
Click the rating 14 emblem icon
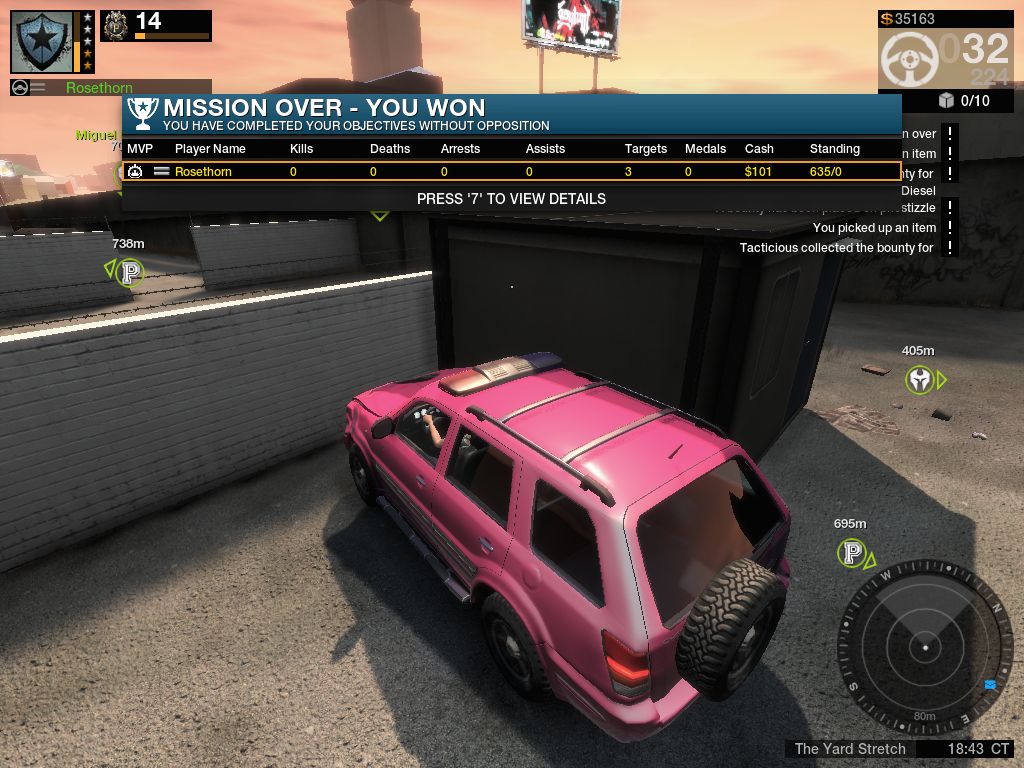[117, 26]
